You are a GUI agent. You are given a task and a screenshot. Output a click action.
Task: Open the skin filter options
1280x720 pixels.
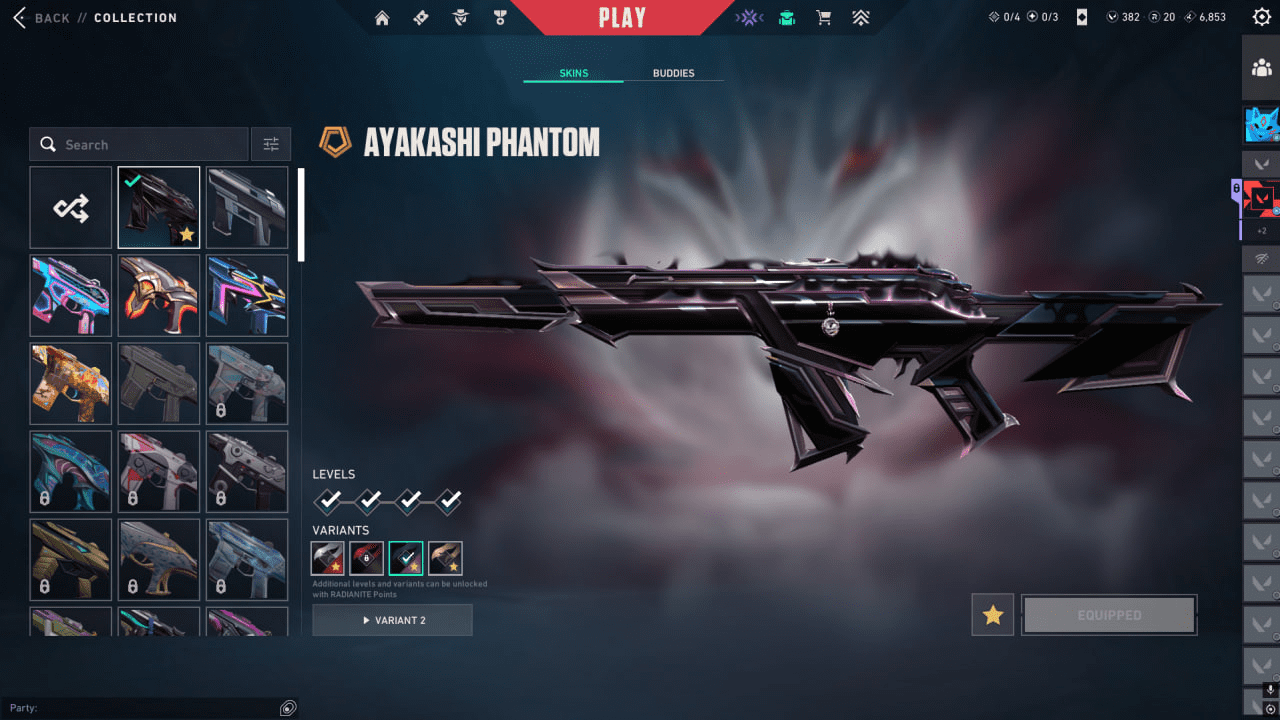point(271,145)
